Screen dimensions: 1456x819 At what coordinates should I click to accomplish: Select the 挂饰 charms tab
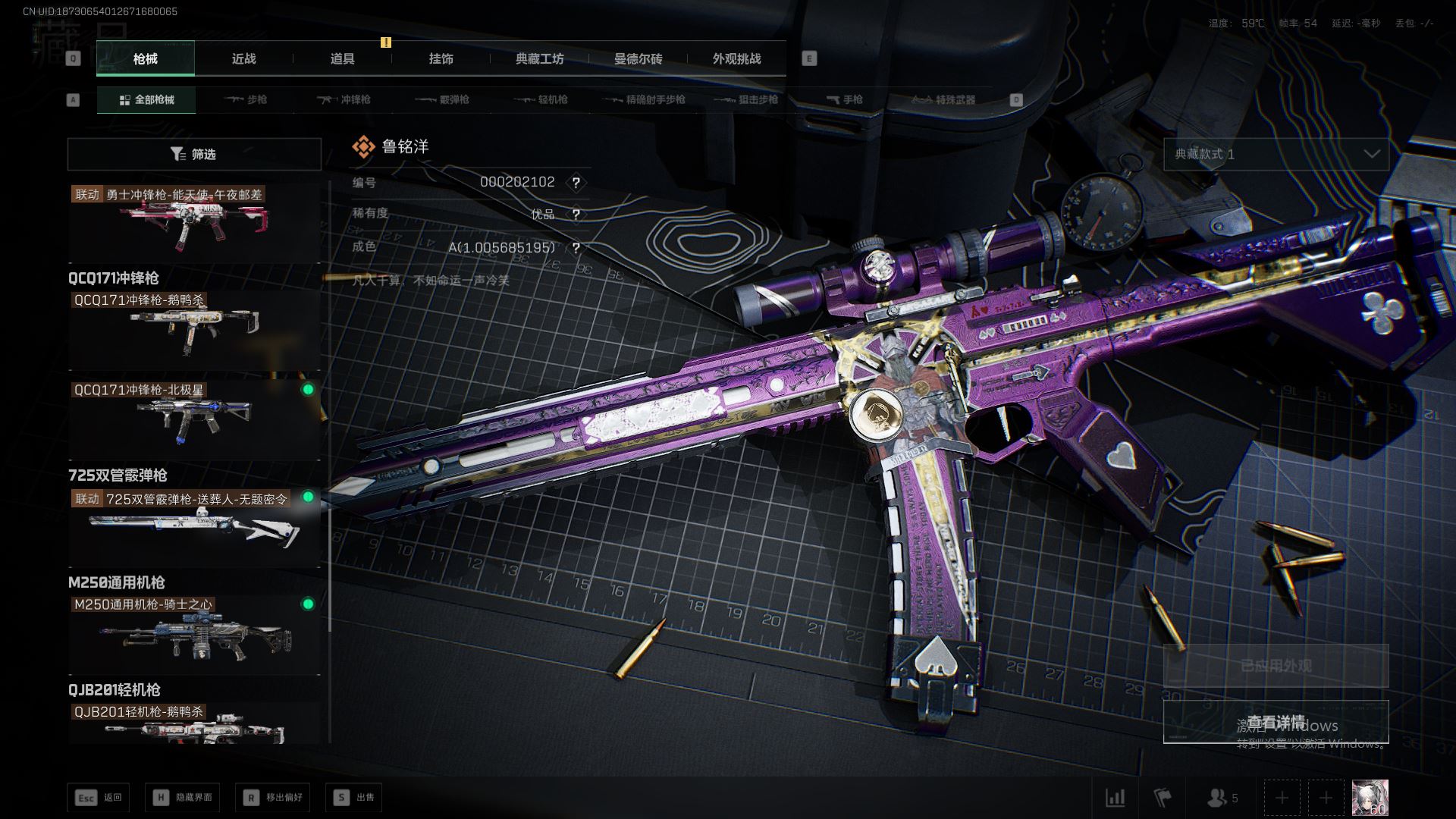(x=441, y=59)
